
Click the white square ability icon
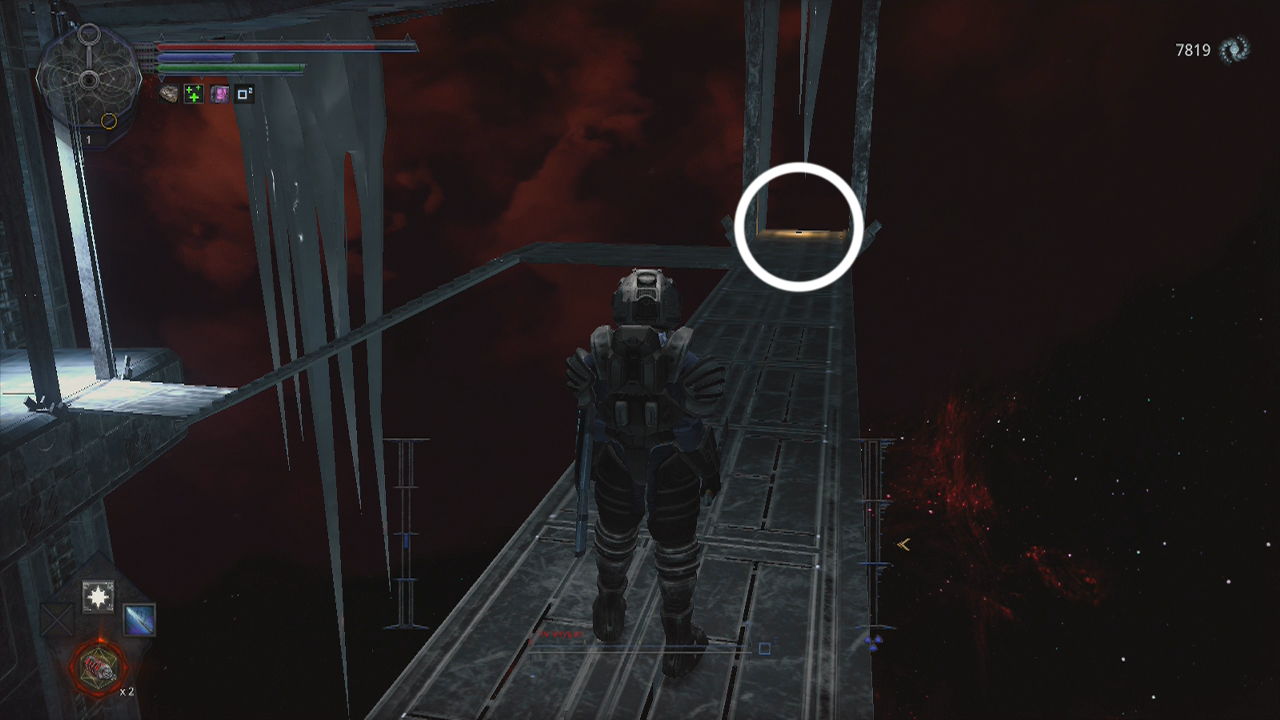pos(243,93)
